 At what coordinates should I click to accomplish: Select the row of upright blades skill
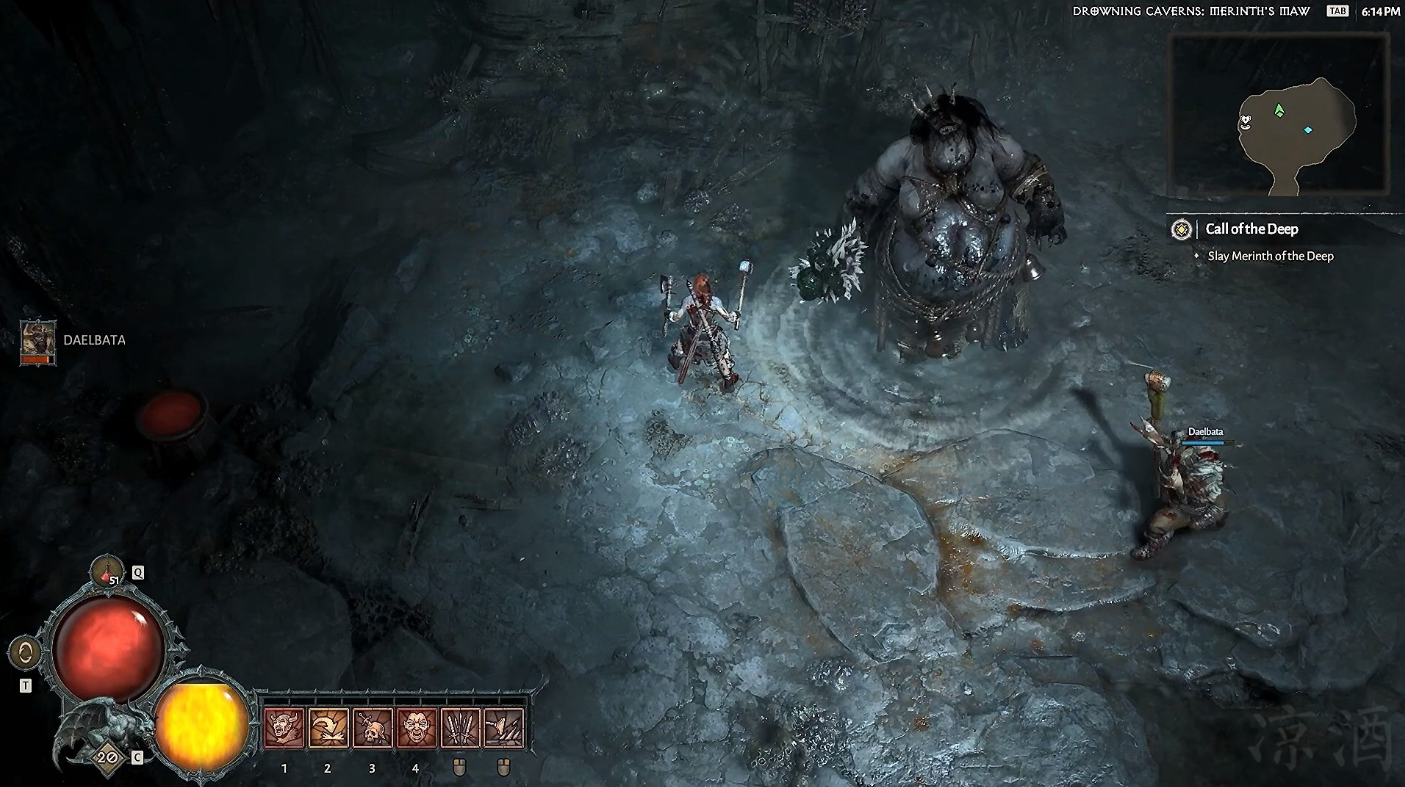(460, 728)
